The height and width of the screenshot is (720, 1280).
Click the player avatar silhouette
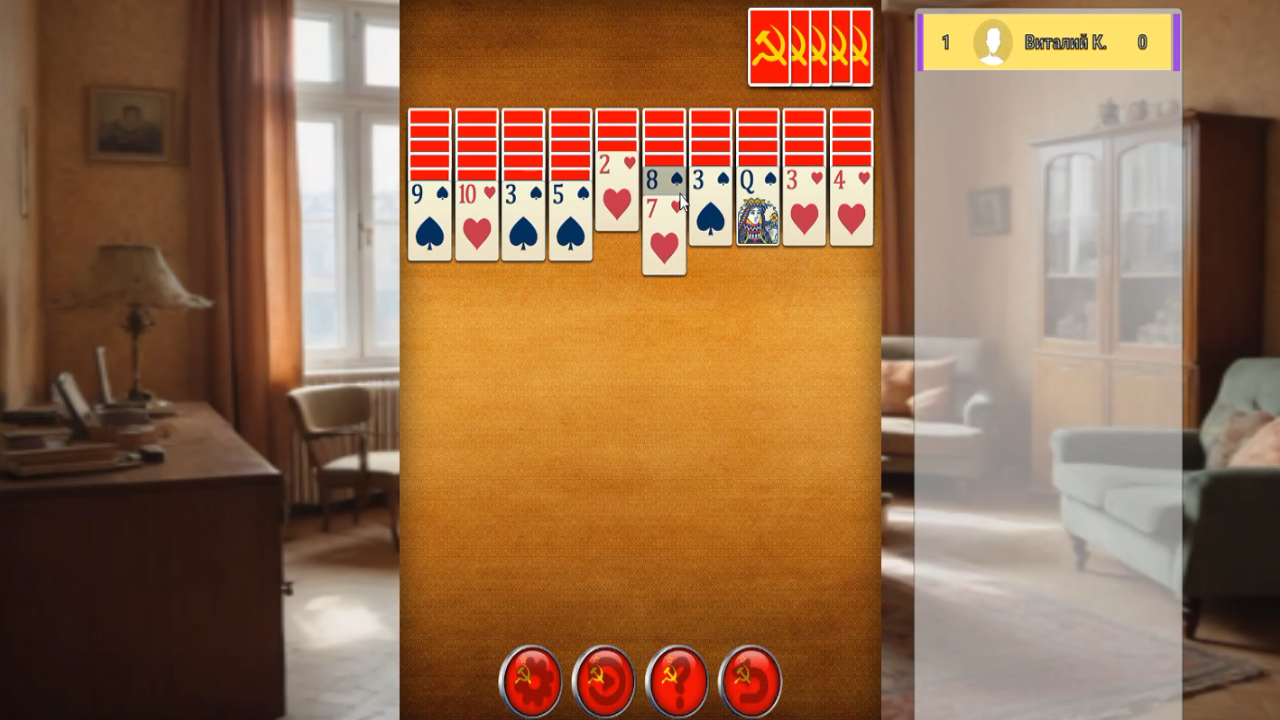(993, 41)
